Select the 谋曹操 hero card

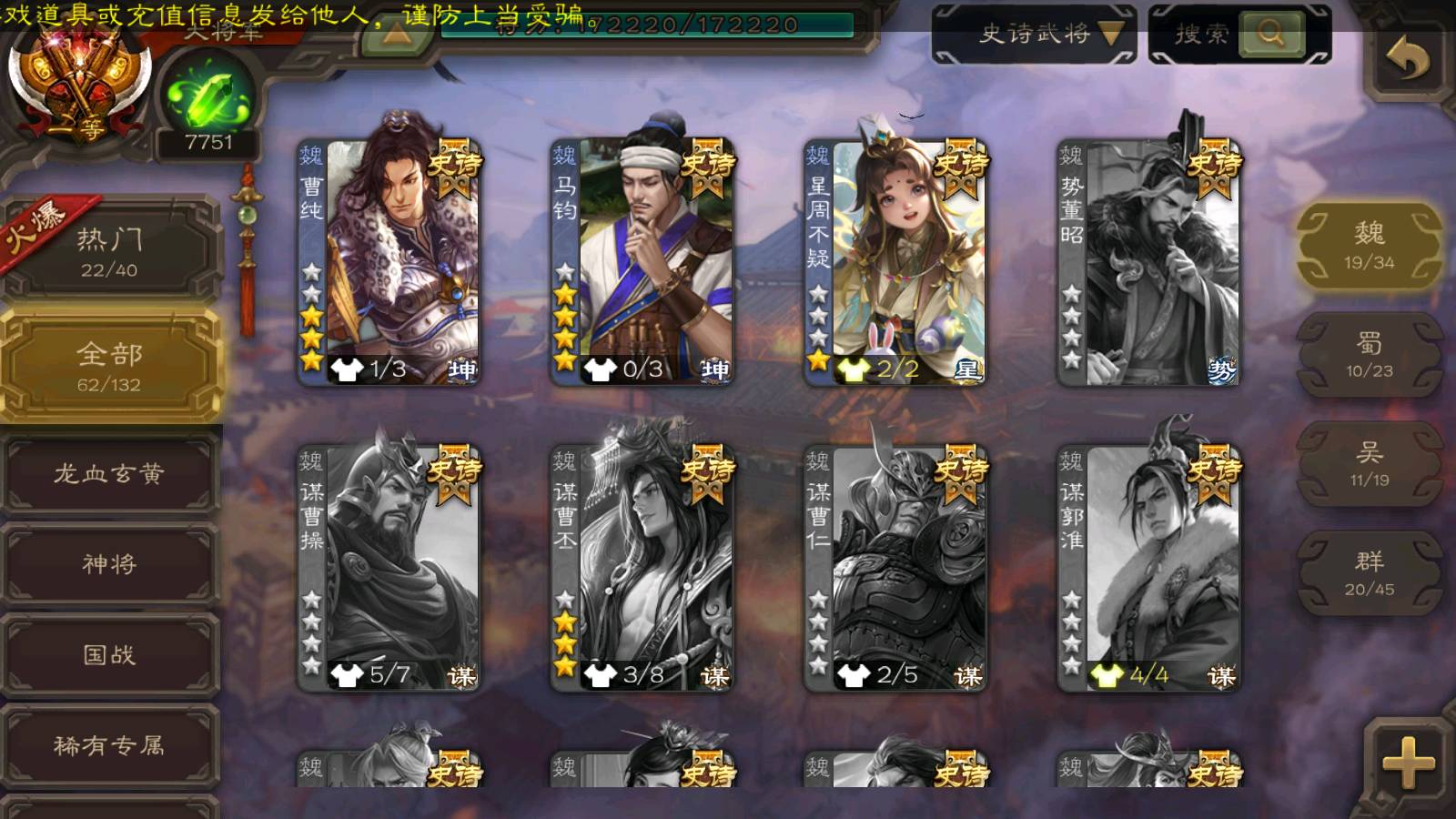(389, 566)
